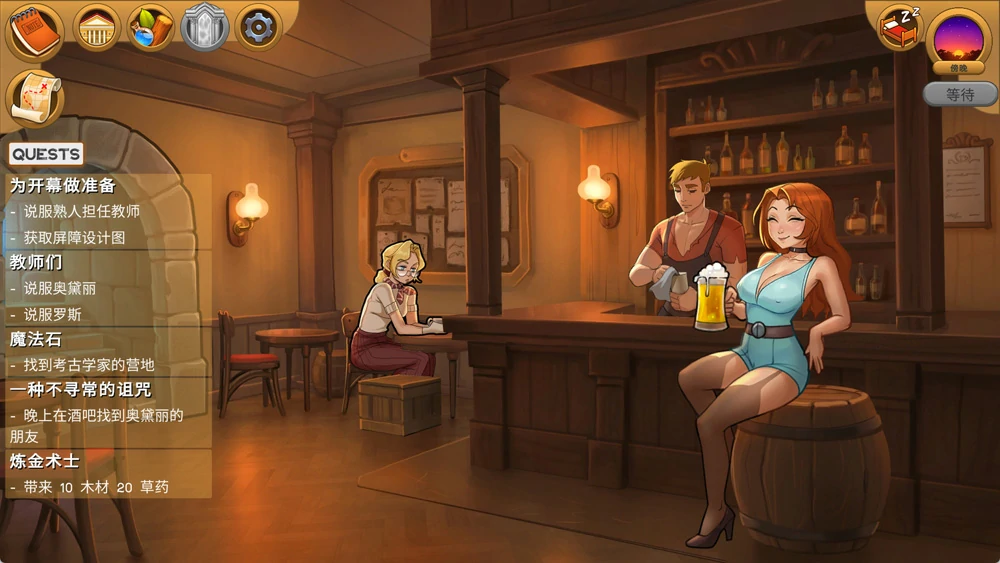1000x563 pixels.
Task: Select the 教师们 quest entry
Action: click(37, 263)
